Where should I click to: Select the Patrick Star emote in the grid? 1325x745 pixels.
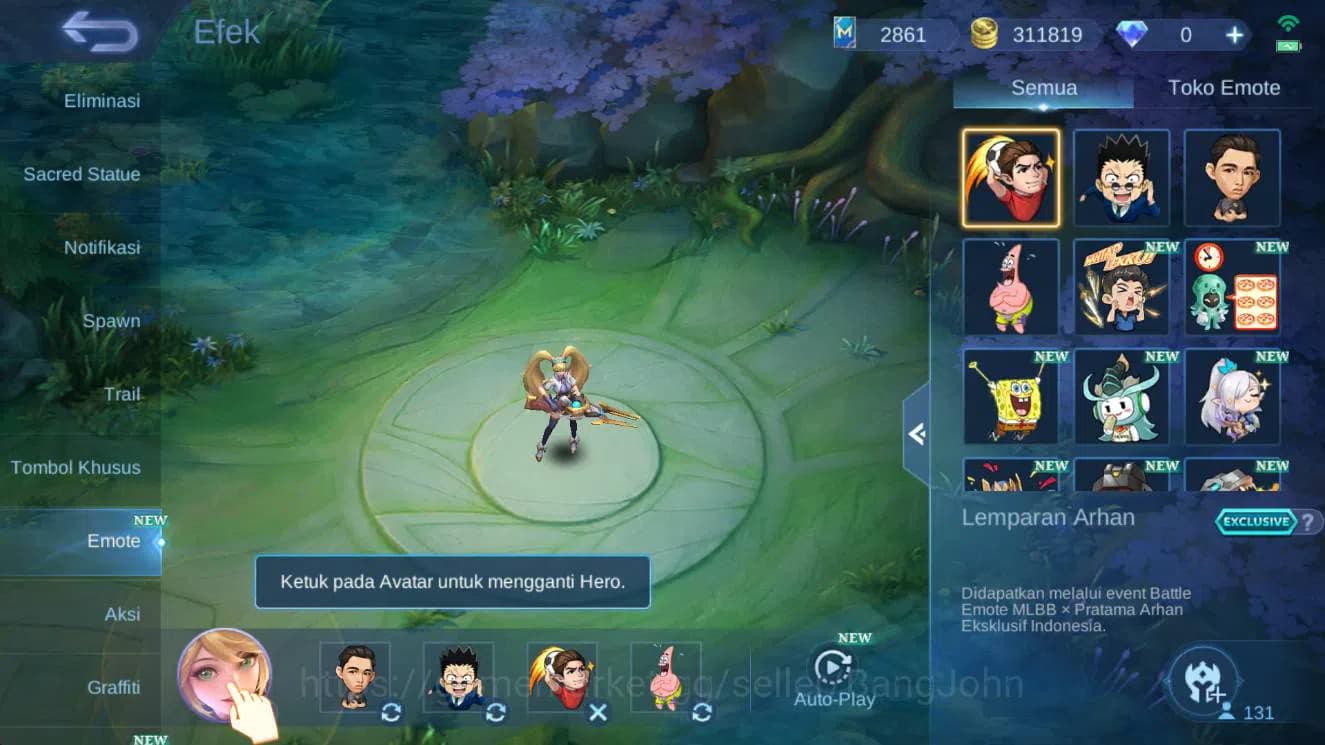pos(1010,287)
